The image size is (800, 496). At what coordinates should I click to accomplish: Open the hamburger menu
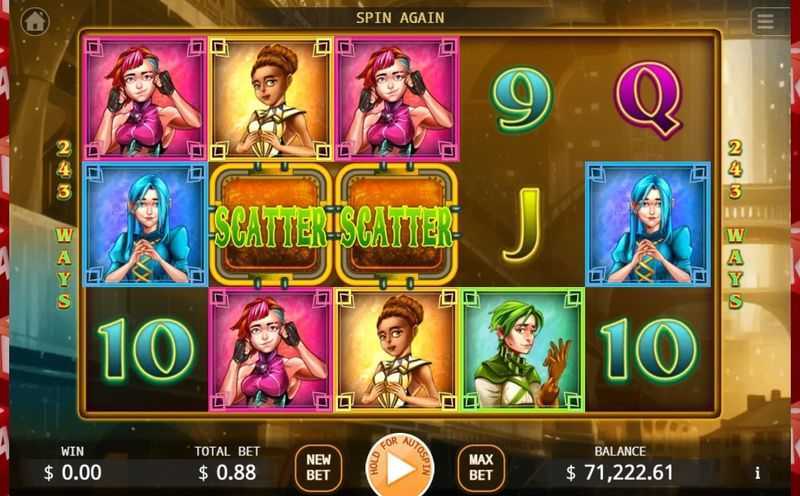766,20
